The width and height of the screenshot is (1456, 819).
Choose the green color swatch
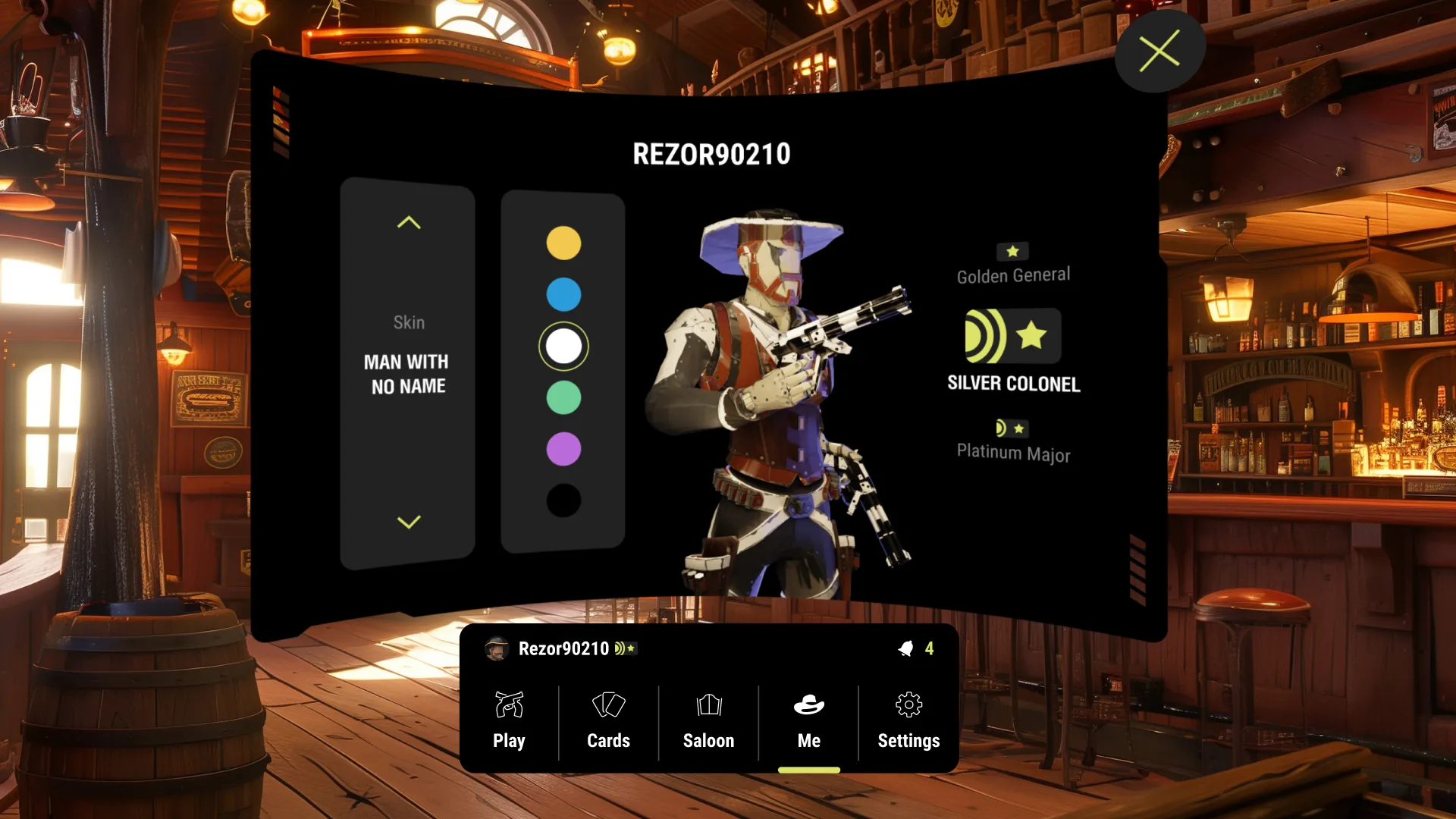(x=563, y=397)
